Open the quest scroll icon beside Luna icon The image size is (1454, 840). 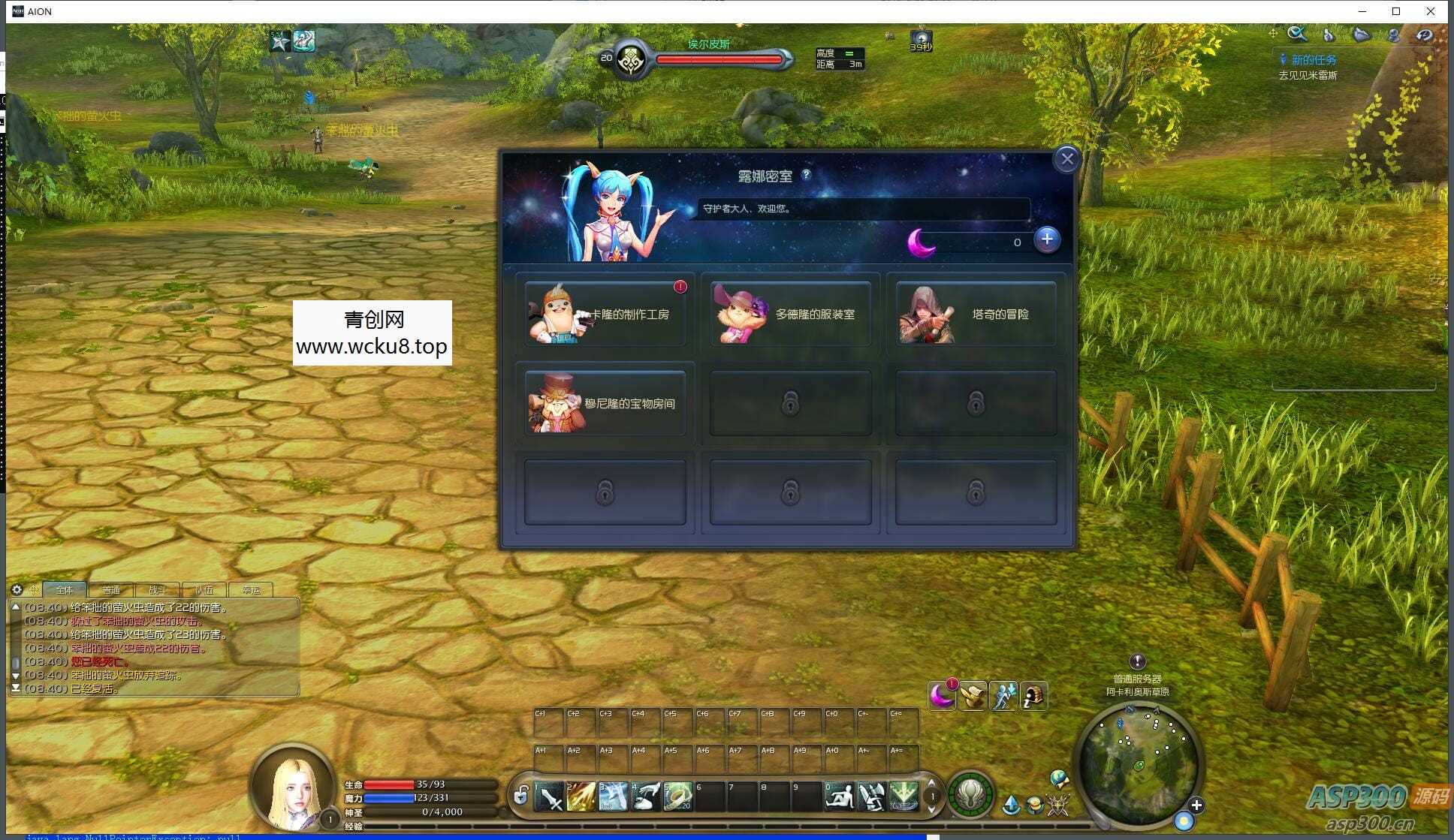(x=973, y=696)
